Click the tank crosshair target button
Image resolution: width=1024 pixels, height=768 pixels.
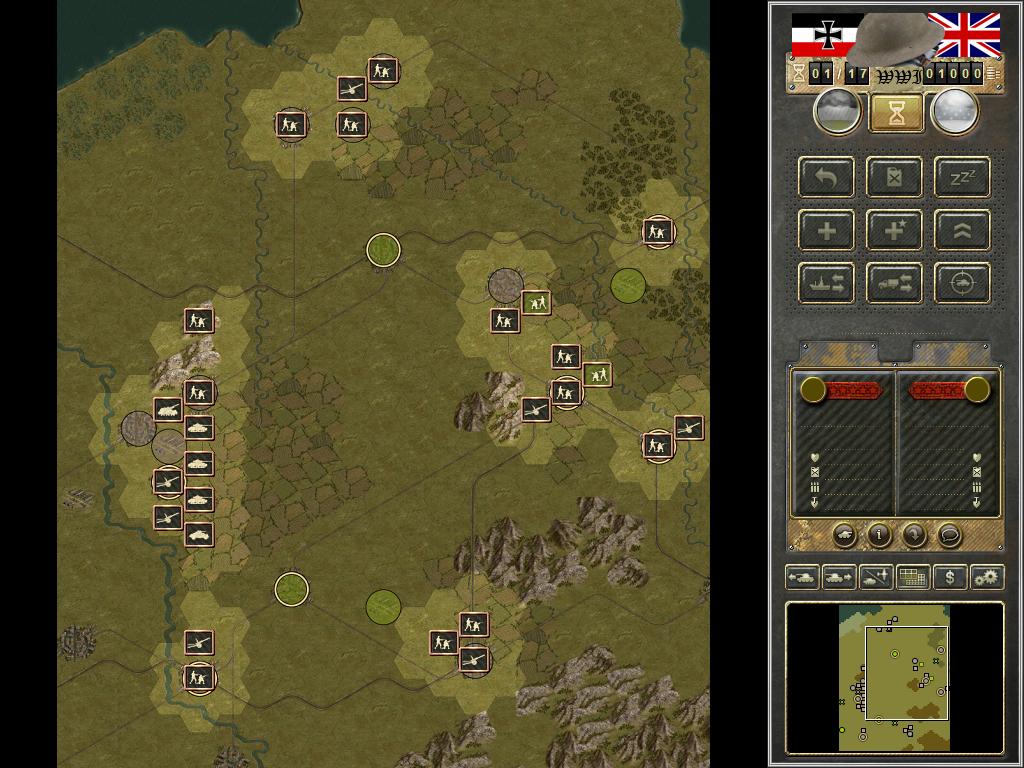pos(962,283)
